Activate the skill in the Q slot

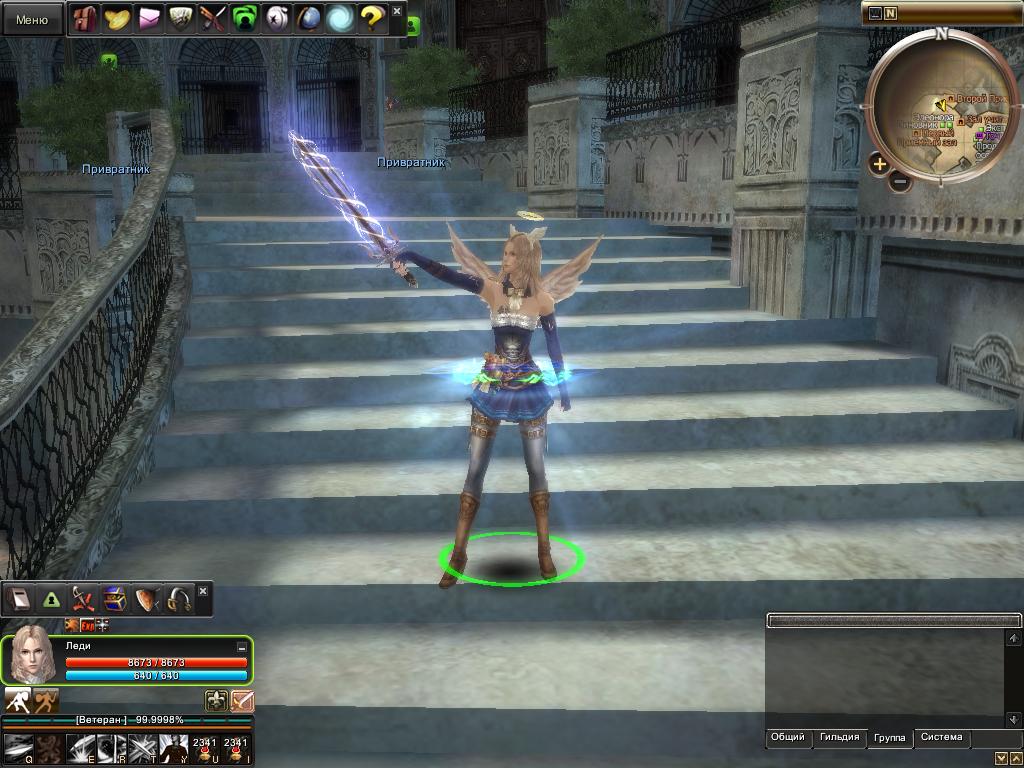click(18, 748)
